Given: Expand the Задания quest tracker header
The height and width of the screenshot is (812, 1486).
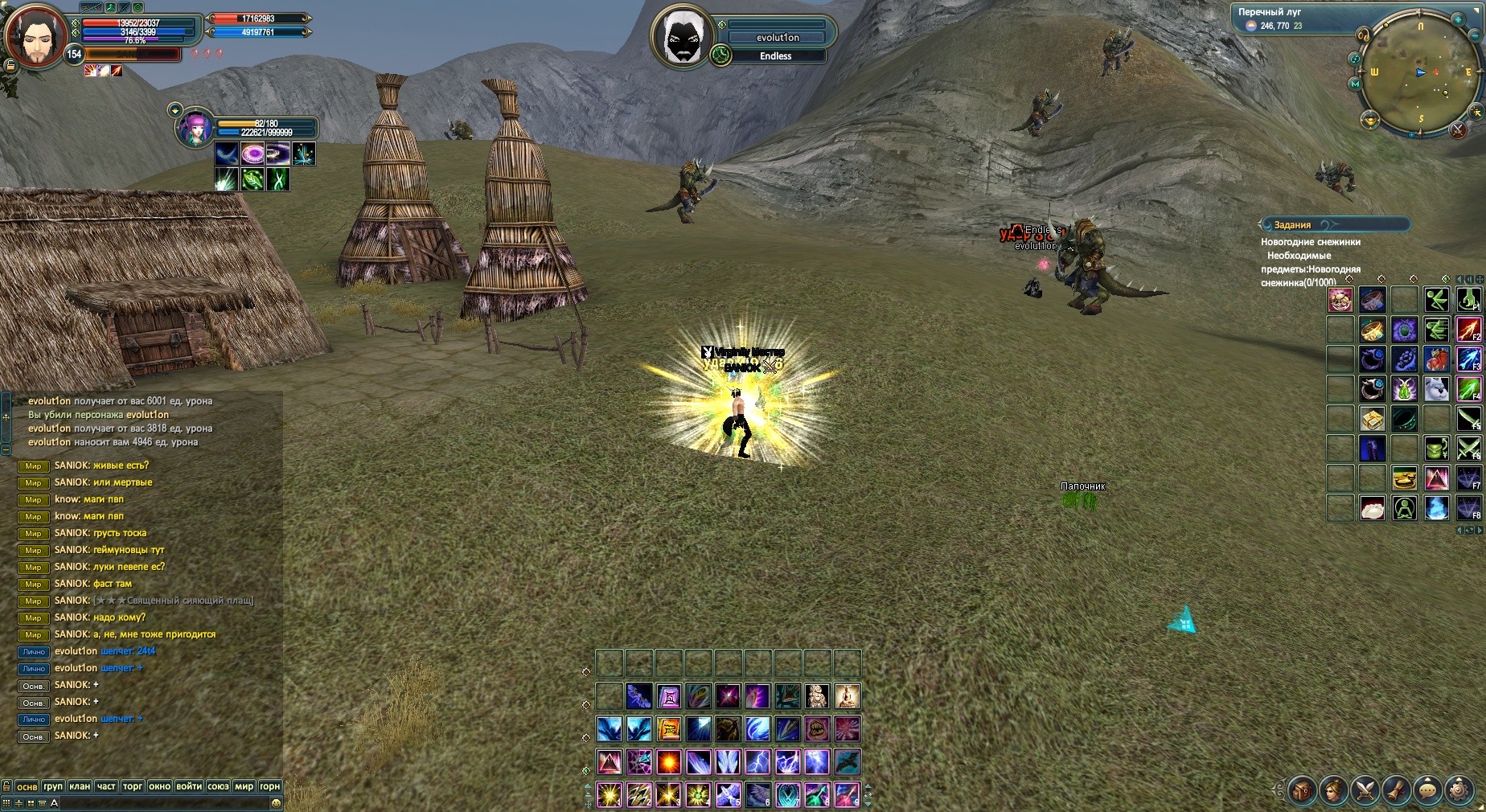Looking at the screenshot, I should (x=1335, y=225).
